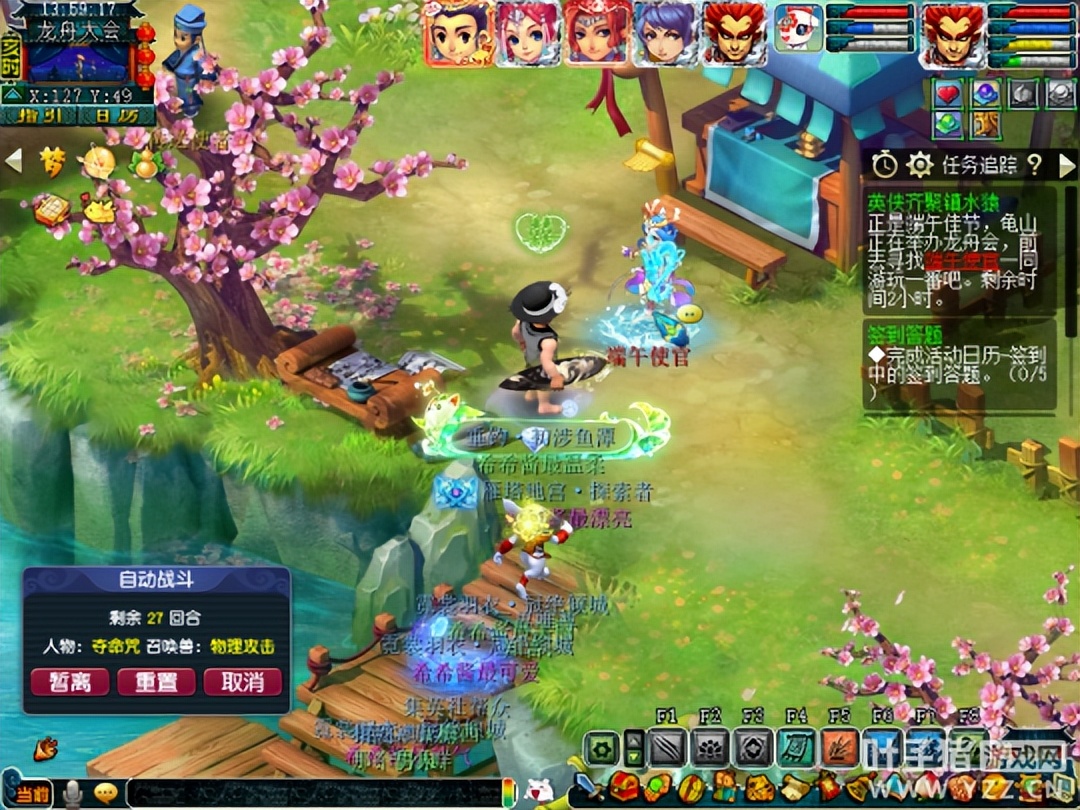This screenshot has width=1080, height=810.
Task: Click the quest tracker question mark help
Action: click(1034, 164)
